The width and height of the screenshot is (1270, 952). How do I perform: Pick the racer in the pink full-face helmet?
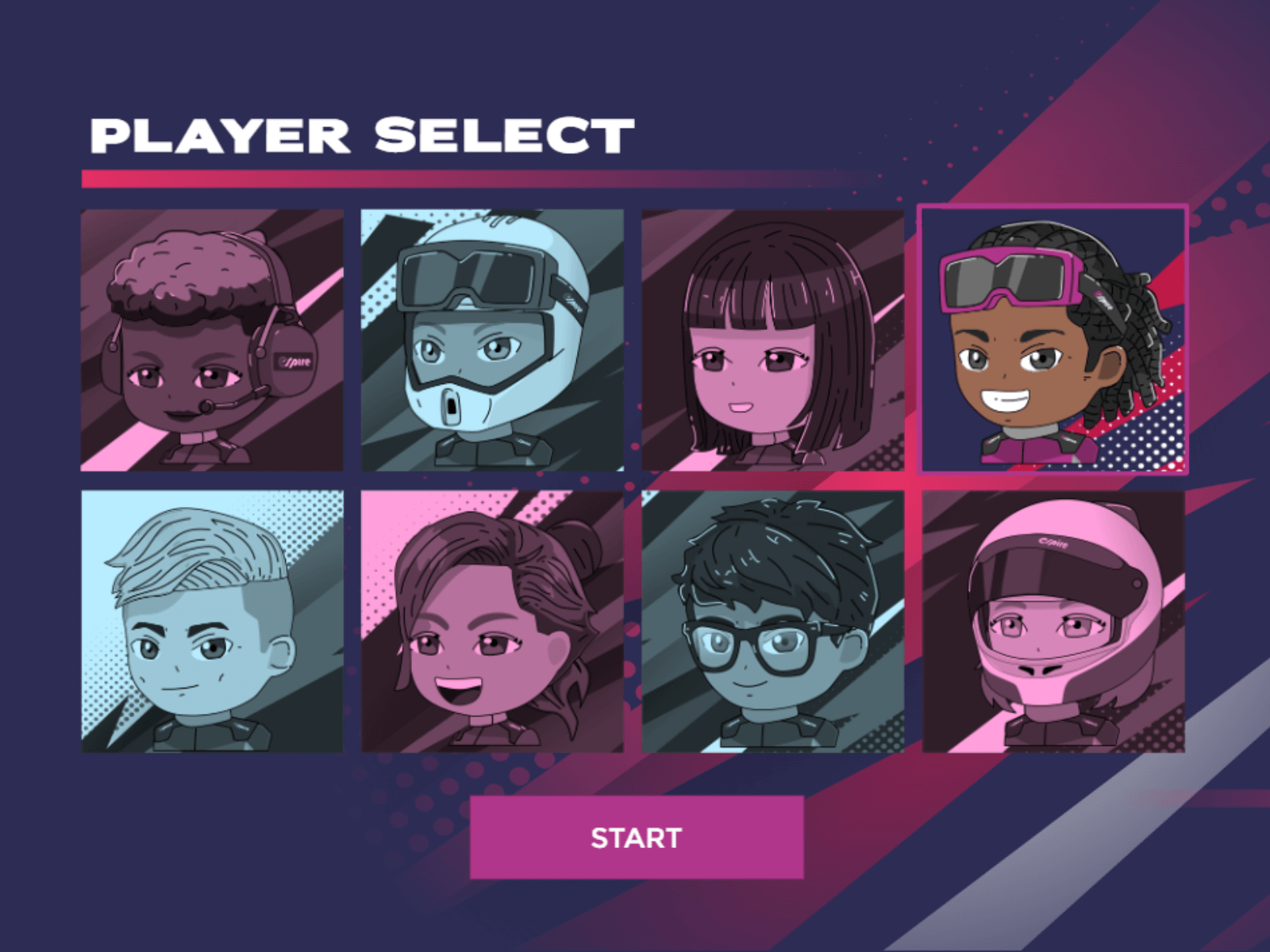tap(1054, 623)
